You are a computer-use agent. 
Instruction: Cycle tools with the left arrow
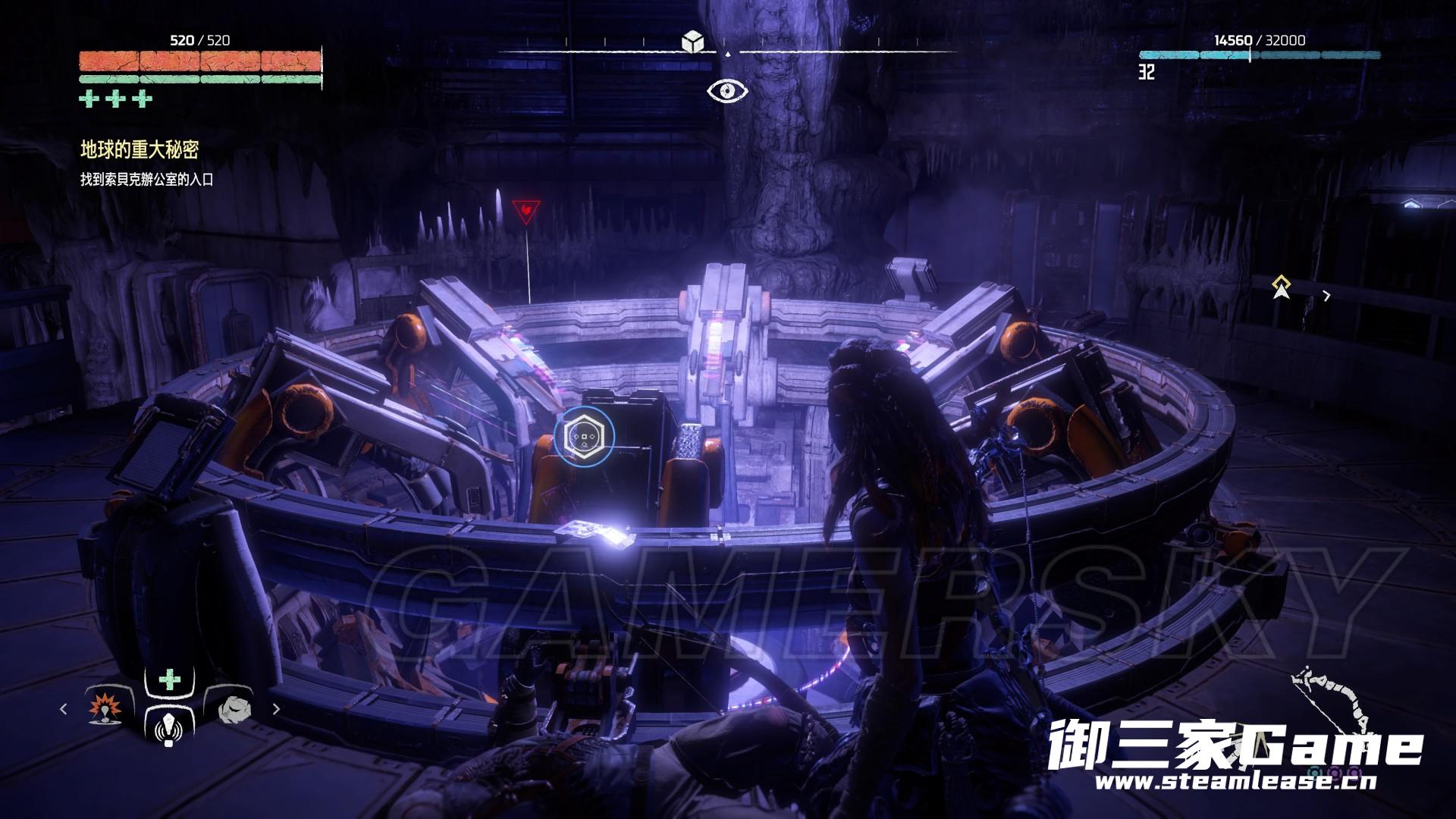click(x=64, y=709)
